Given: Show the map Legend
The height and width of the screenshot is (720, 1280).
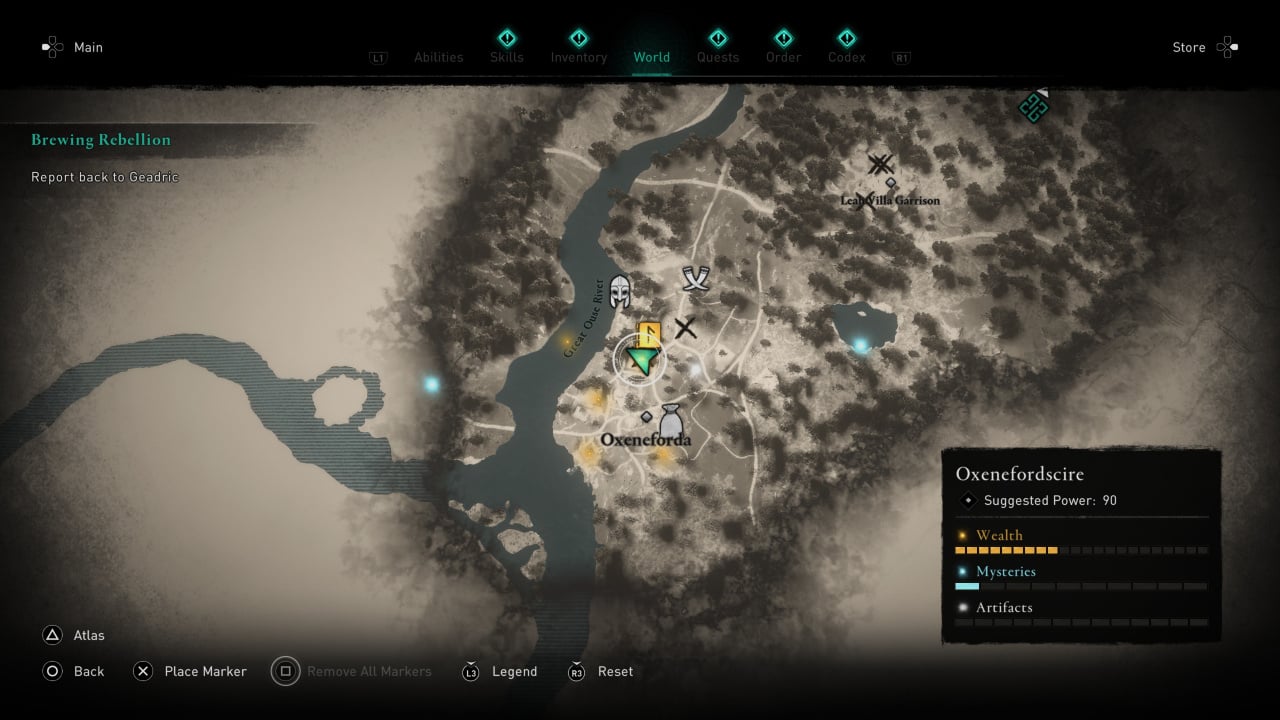Looking at the screenshot, I should coord(514,672).
